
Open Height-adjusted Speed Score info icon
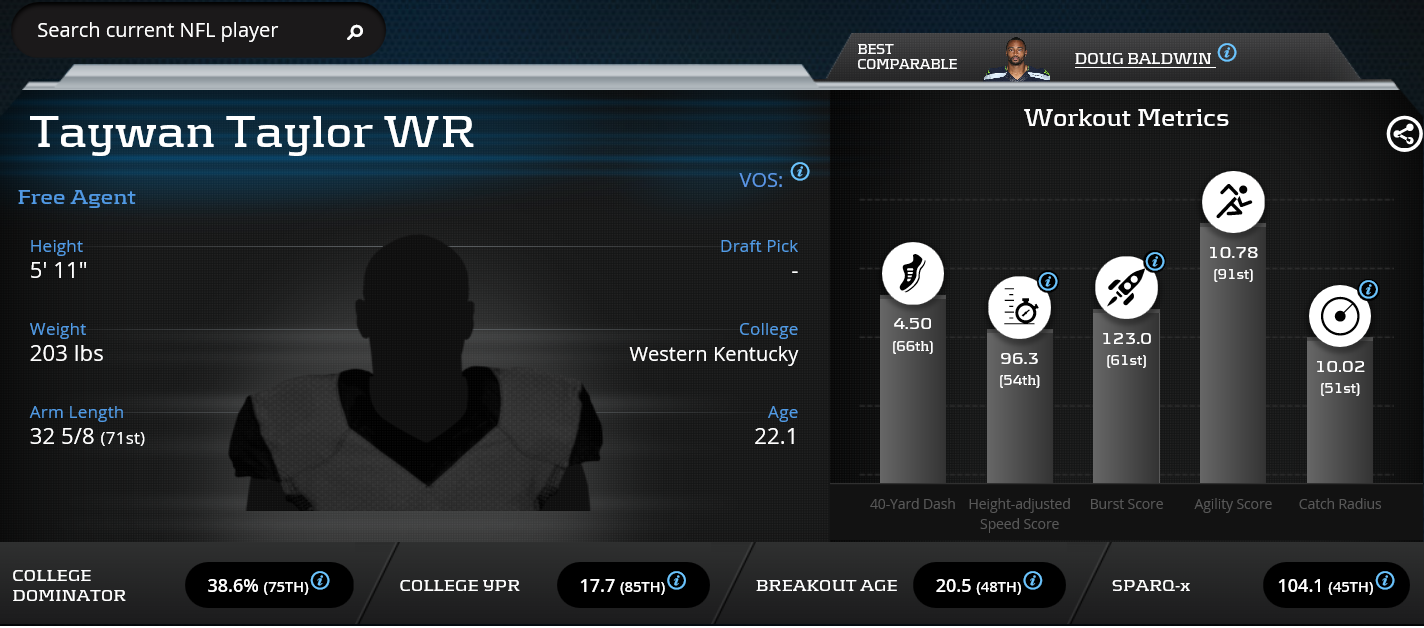pos(1048,281)
